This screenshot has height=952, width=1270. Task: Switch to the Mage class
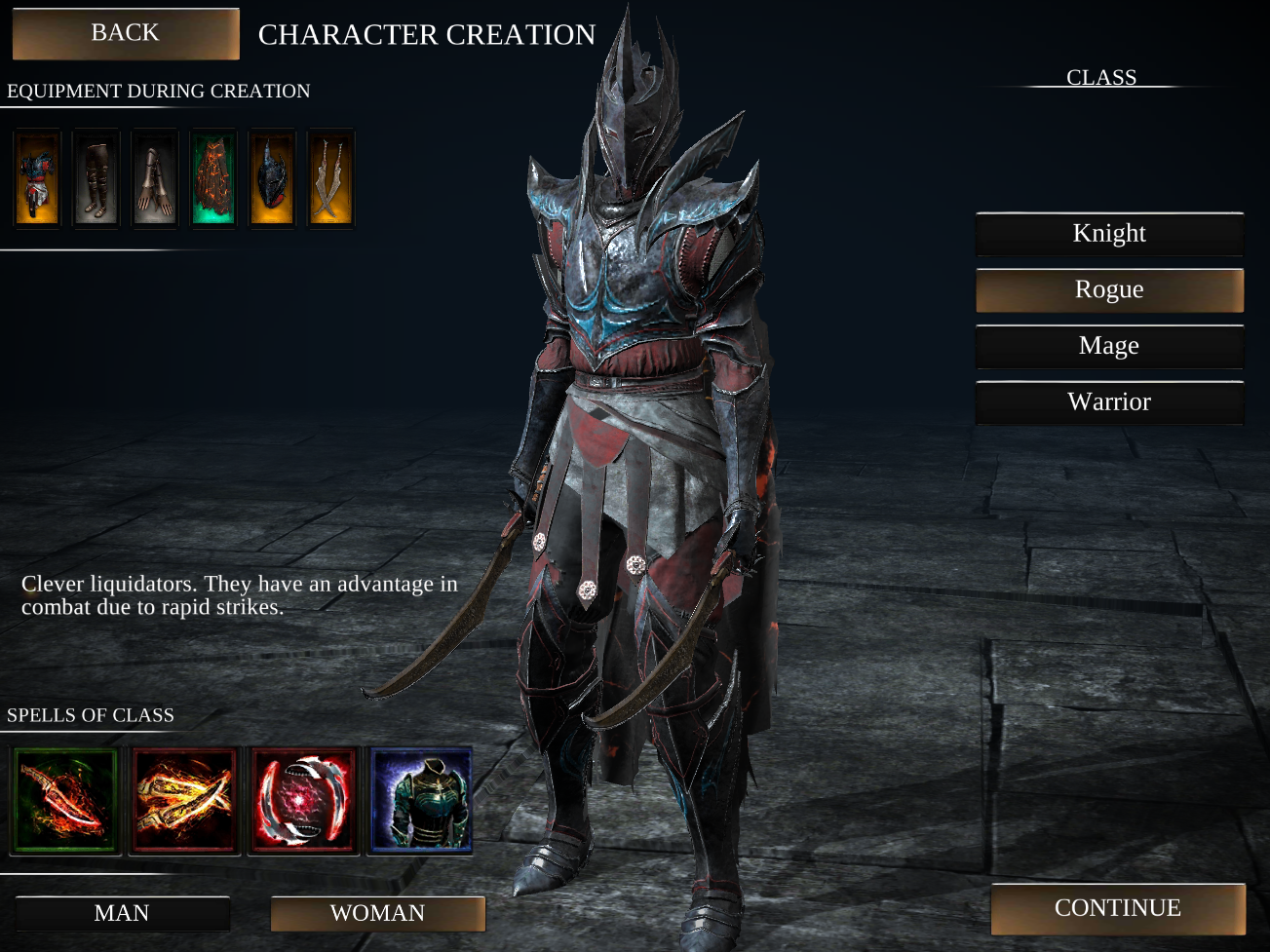pyautogui.click(x=1109, y=345)
